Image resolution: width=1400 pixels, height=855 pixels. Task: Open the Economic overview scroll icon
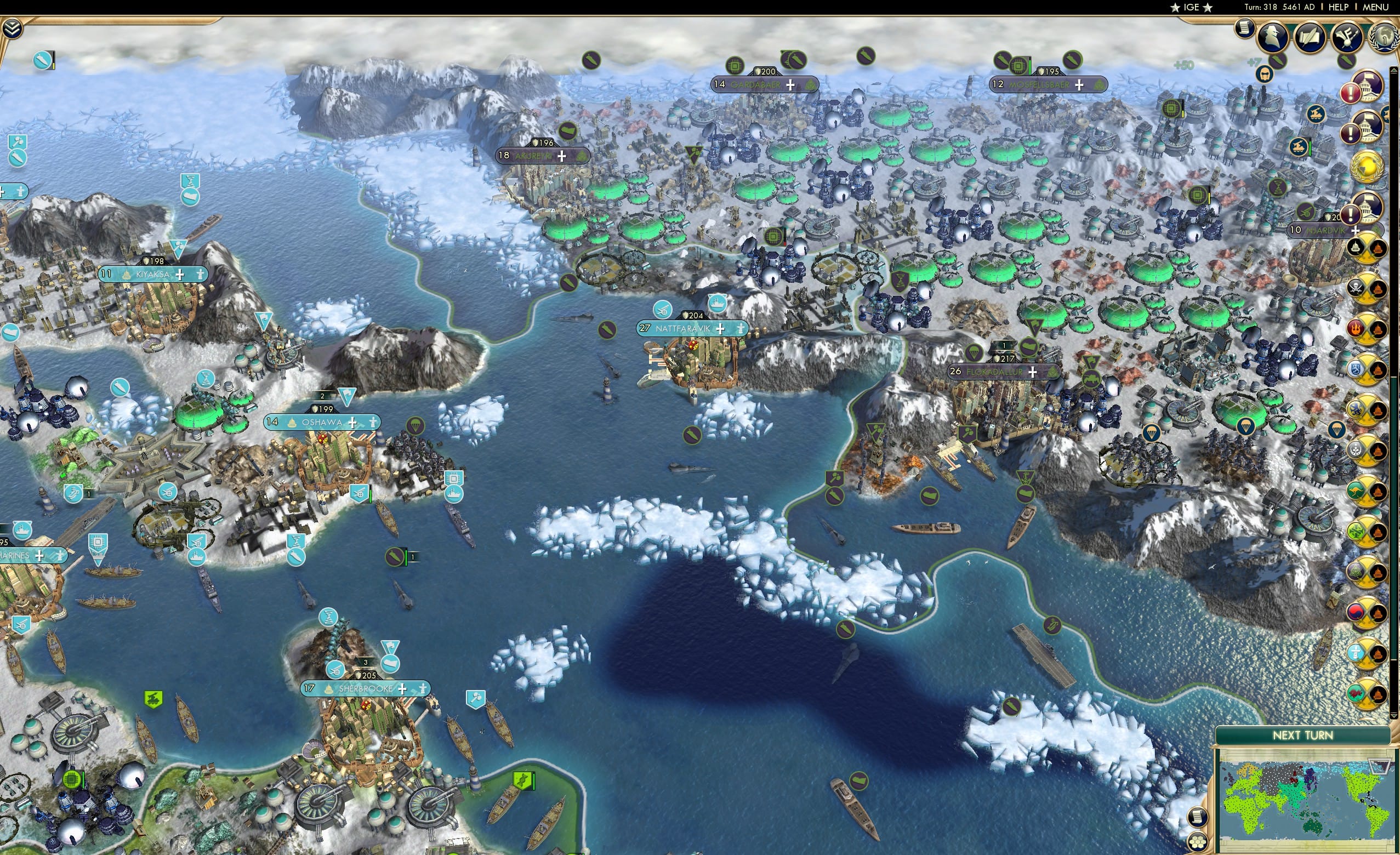tap(1244, 29)
